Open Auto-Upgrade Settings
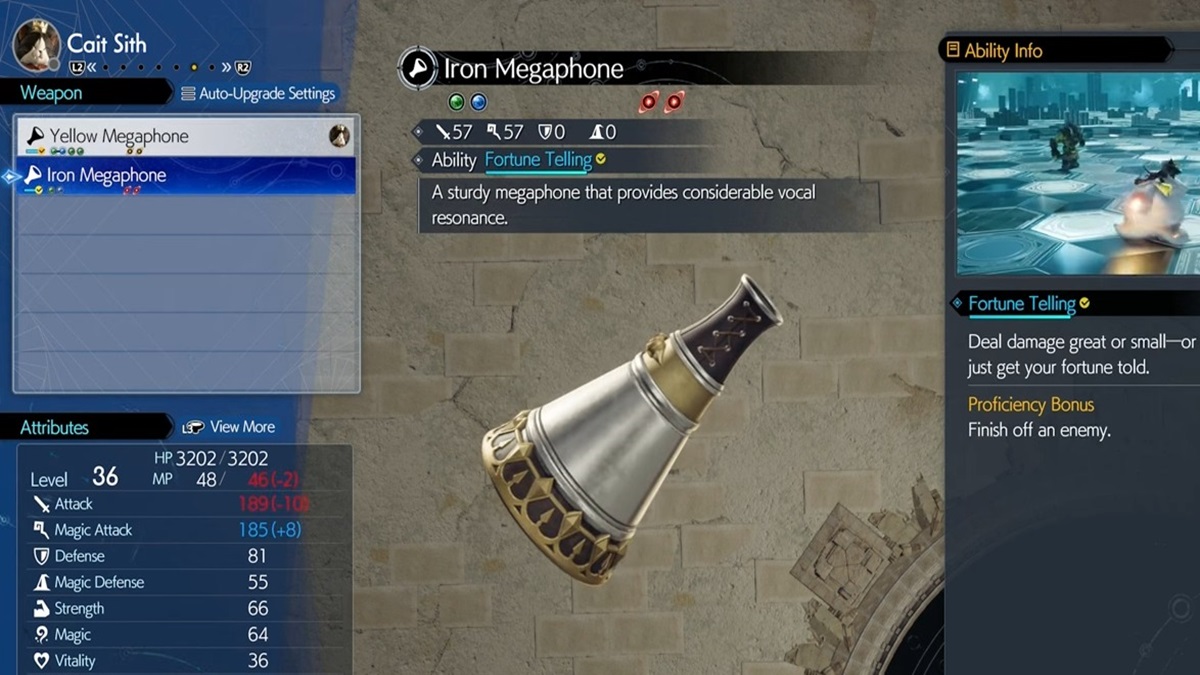Screen dimensions: 1200x675 (259, 94)
